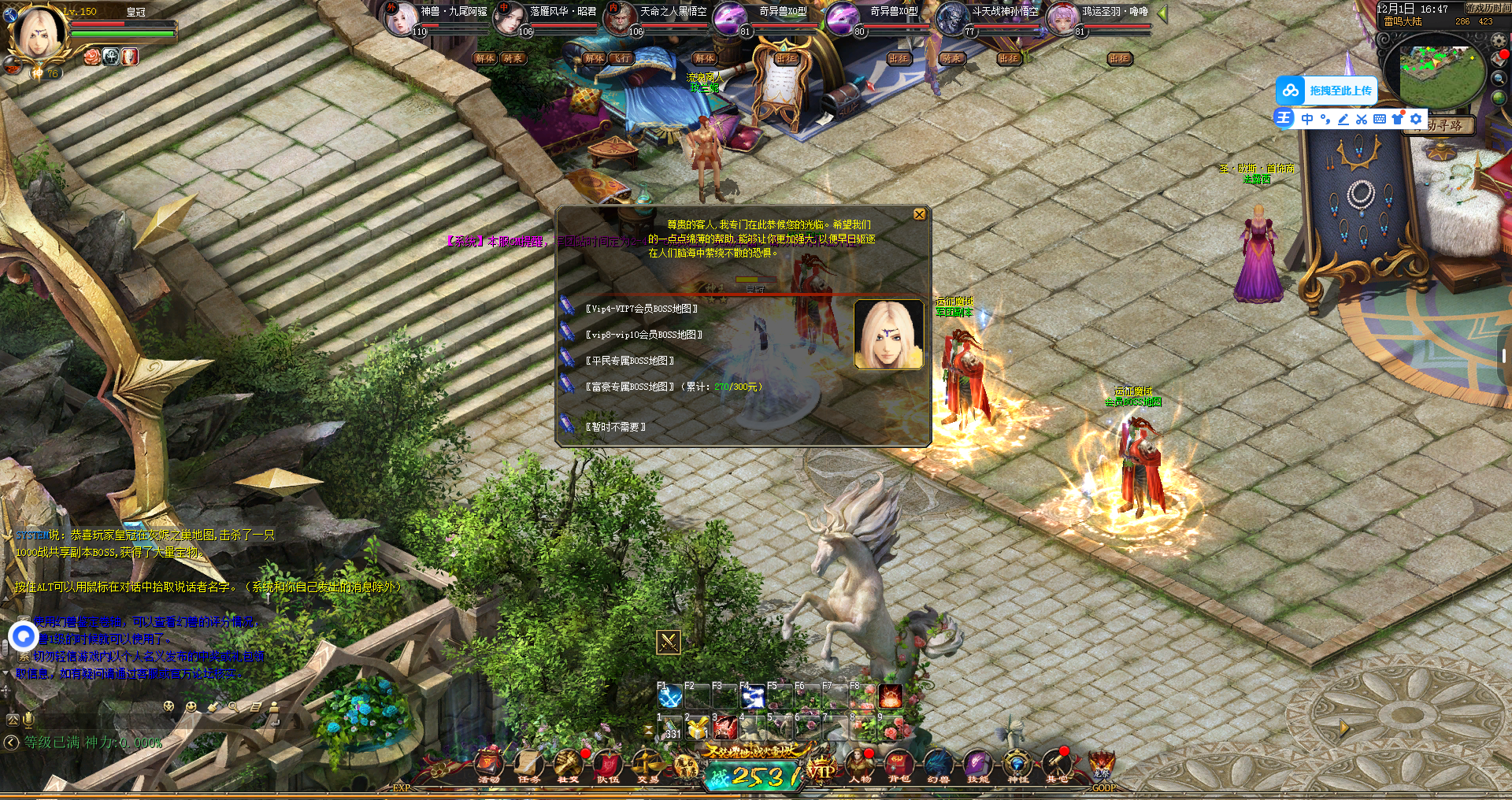Open the input-method toolbar settings gear

pos(1416,119)
